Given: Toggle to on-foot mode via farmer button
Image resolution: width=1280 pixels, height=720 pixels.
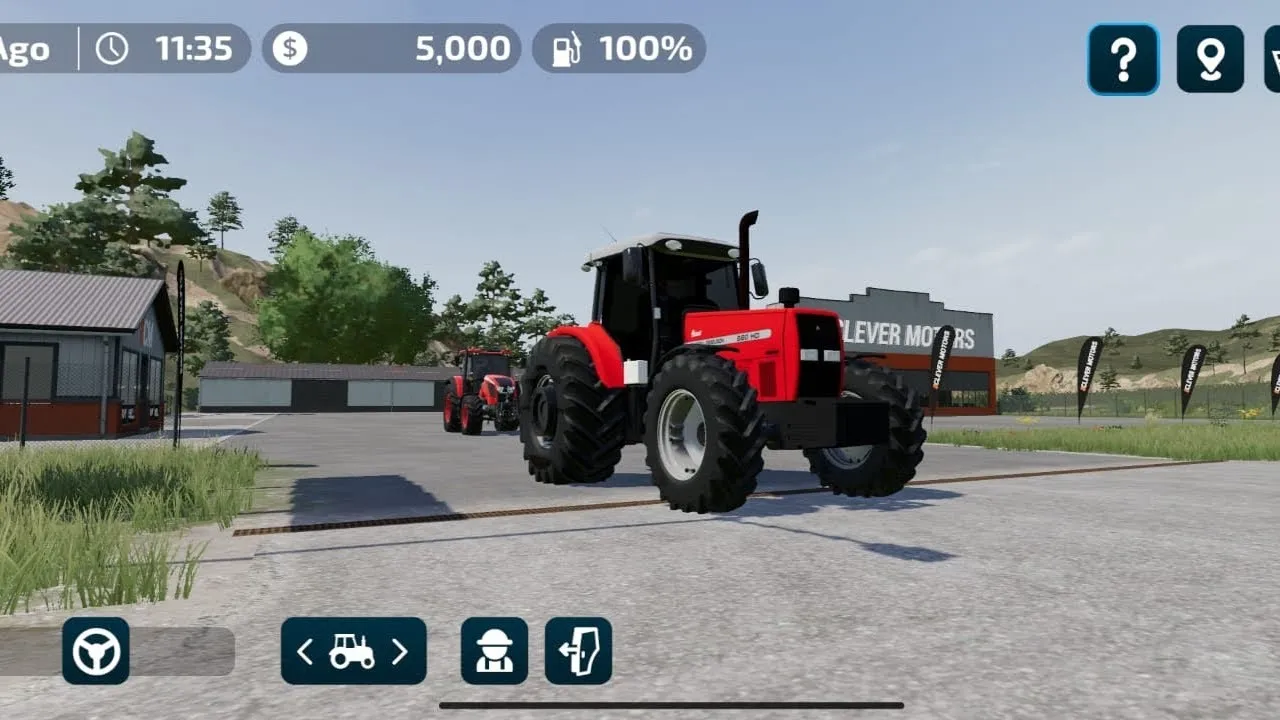Looking at the screenshot, I should [x=494, y=650].
